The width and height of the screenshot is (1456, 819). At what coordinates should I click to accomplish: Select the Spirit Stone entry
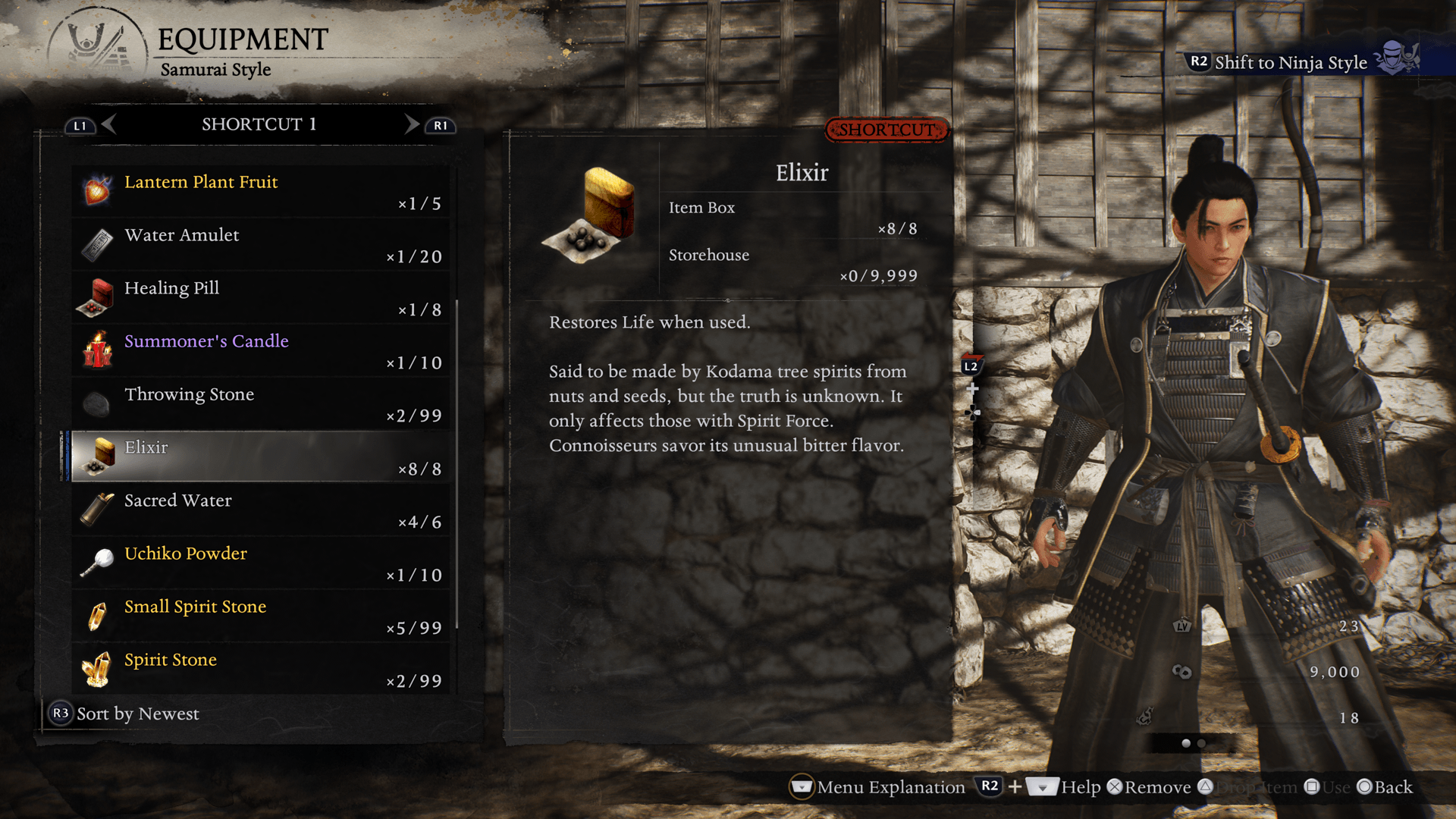pos(261,670)
